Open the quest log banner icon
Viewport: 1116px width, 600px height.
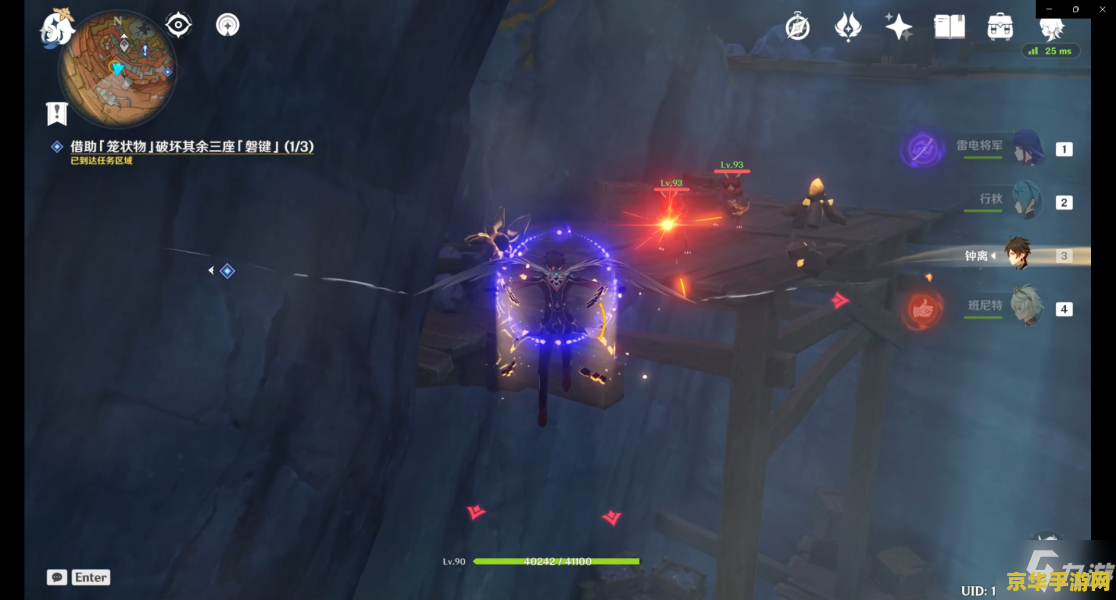56,113
